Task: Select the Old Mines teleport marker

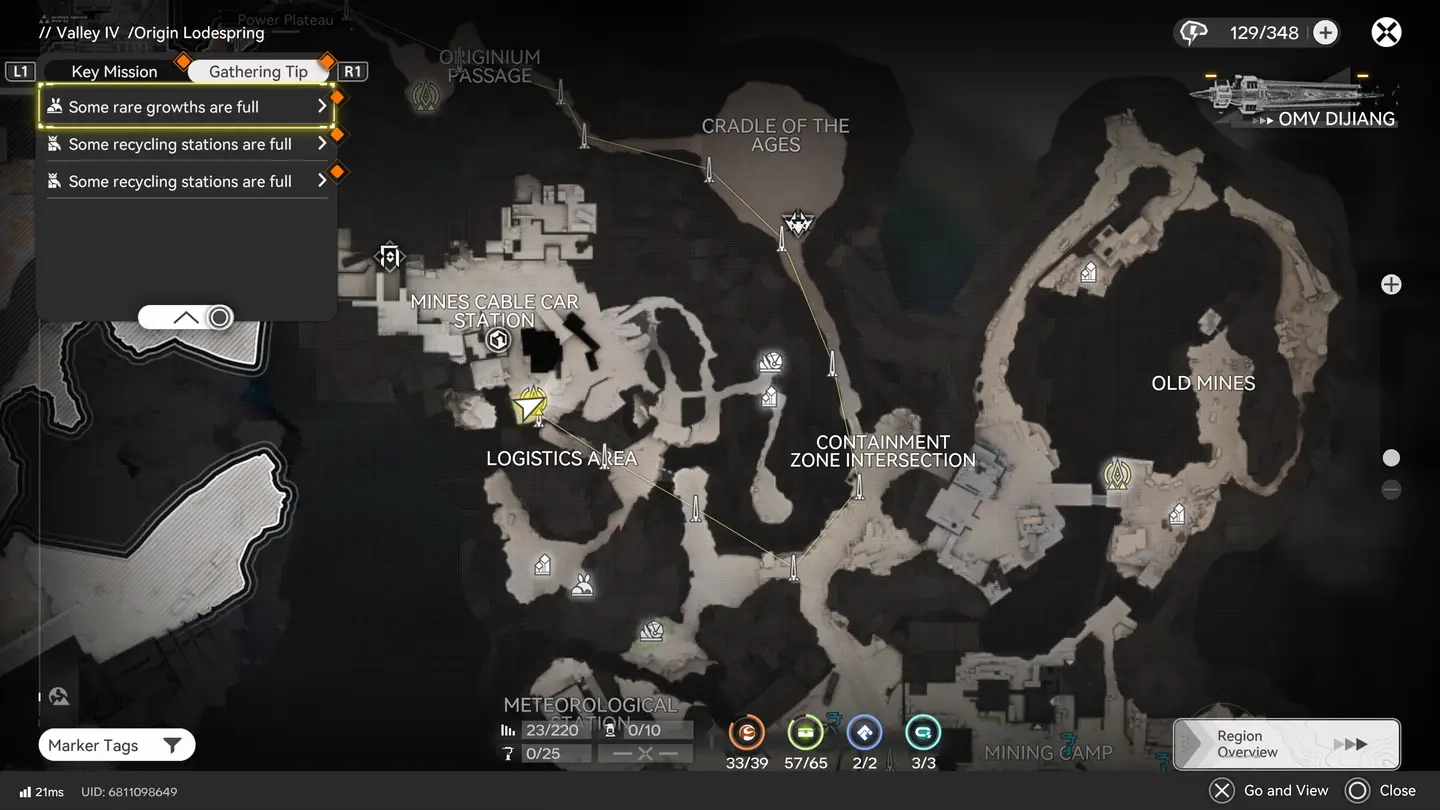Action: tap(1116, 474)
